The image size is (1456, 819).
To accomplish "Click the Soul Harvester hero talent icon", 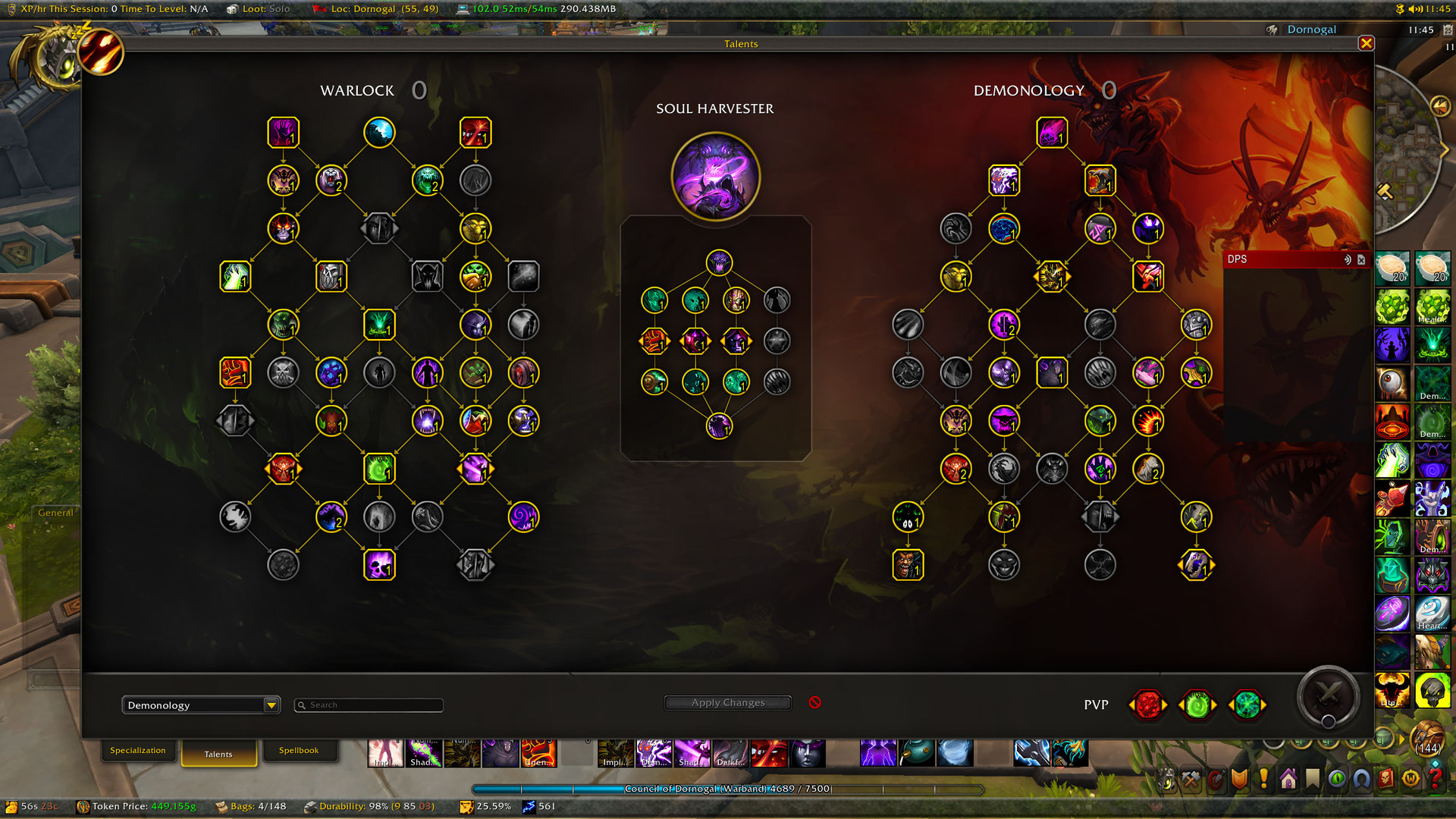I will point(715,175).
